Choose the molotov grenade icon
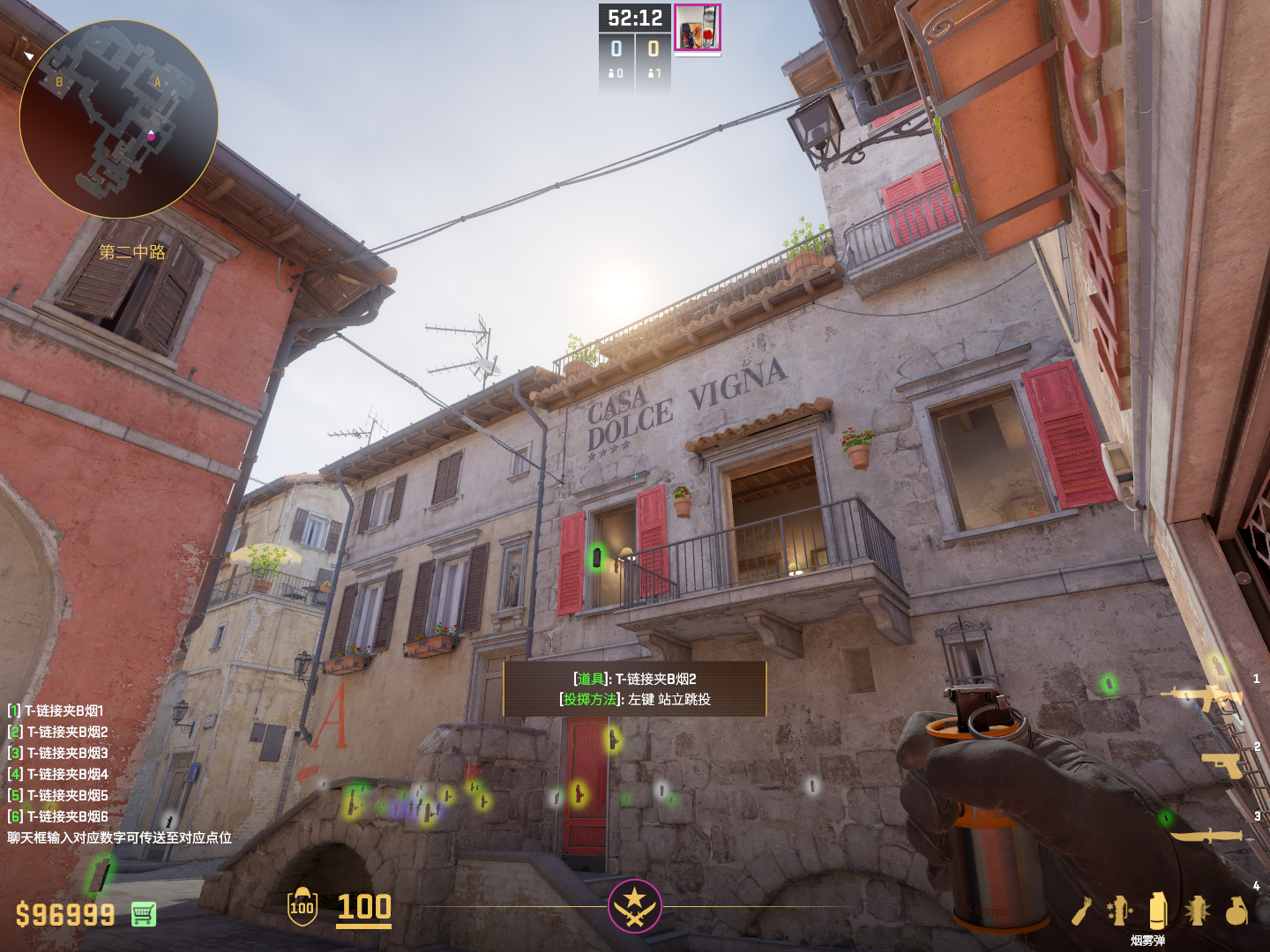1270x952 pixels. coord(1082,911)
